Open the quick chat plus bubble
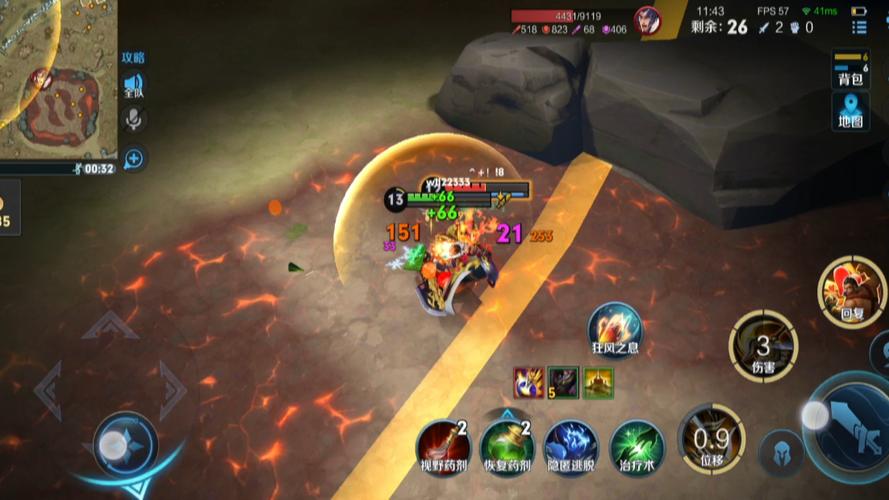 click(133, 157)
